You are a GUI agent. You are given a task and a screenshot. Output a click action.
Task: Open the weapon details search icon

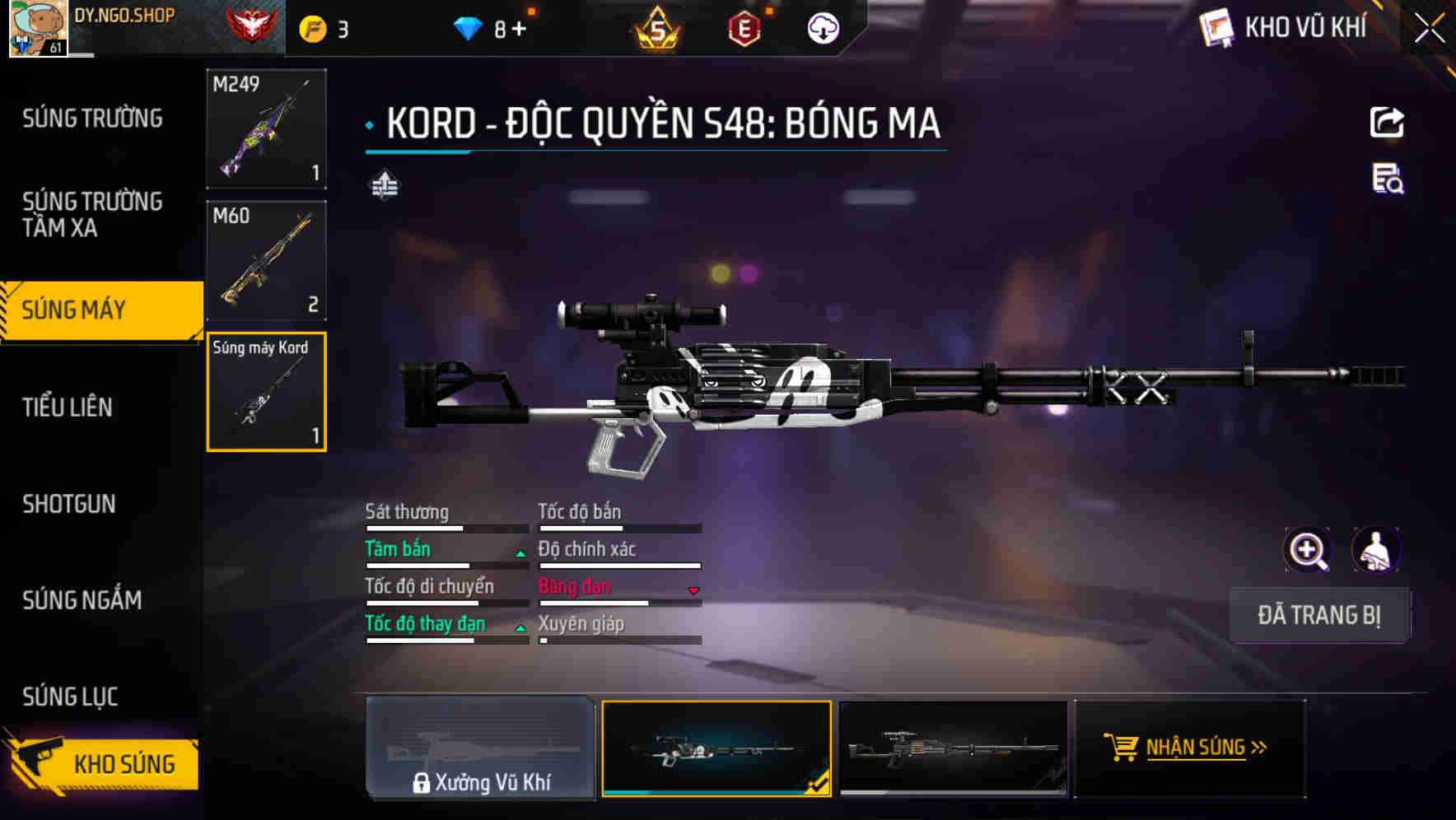[1388, 179]
